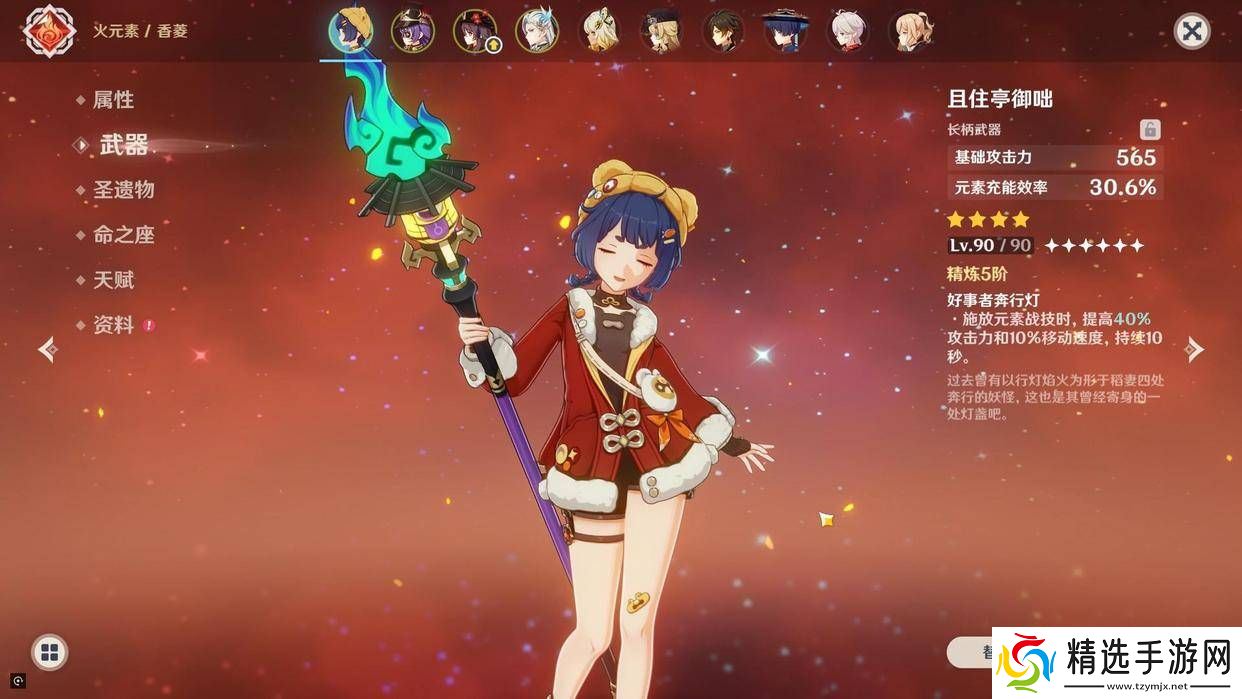Viewport: 1242px width, 699px height.
Task: Select Hu Tao's portrait with the arrow badge
Action: click(x=474, y=31)
